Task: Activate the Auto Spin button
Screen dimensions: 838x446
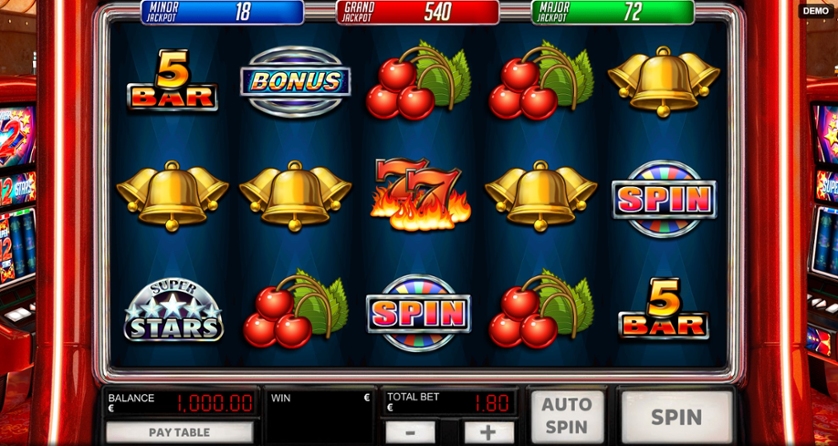Action: coord(567,416)
